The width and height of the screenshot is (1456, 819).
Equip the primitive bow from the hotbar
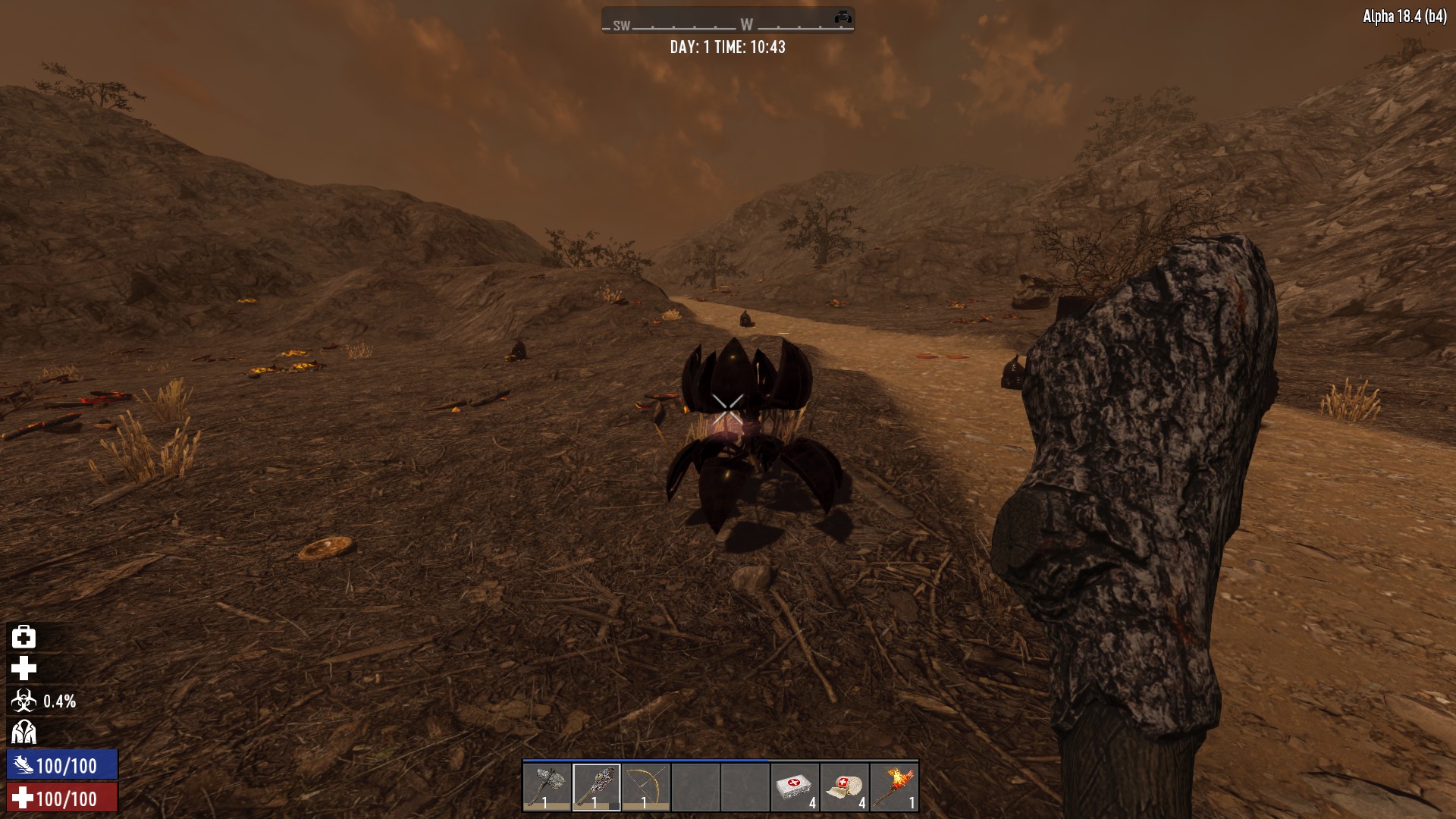pos(646,788)
